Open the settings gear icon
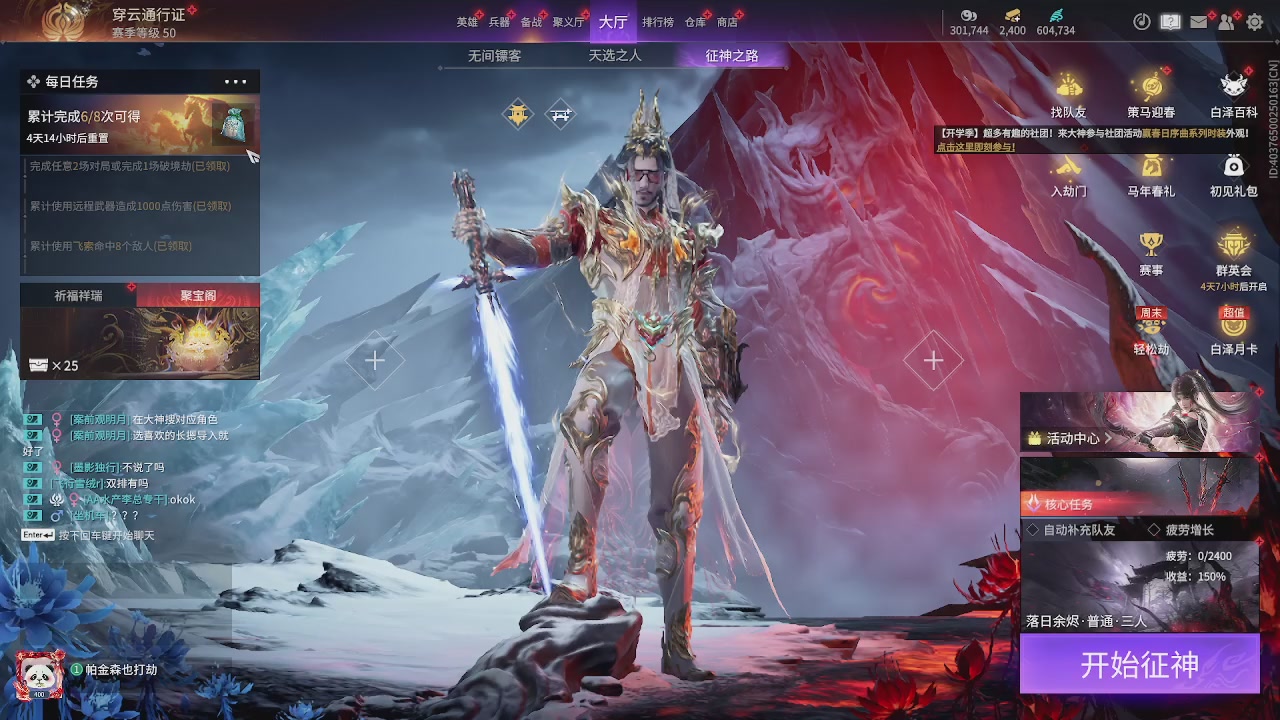The height and width of the screenshot is (720, 1280). coord(1254,22)
